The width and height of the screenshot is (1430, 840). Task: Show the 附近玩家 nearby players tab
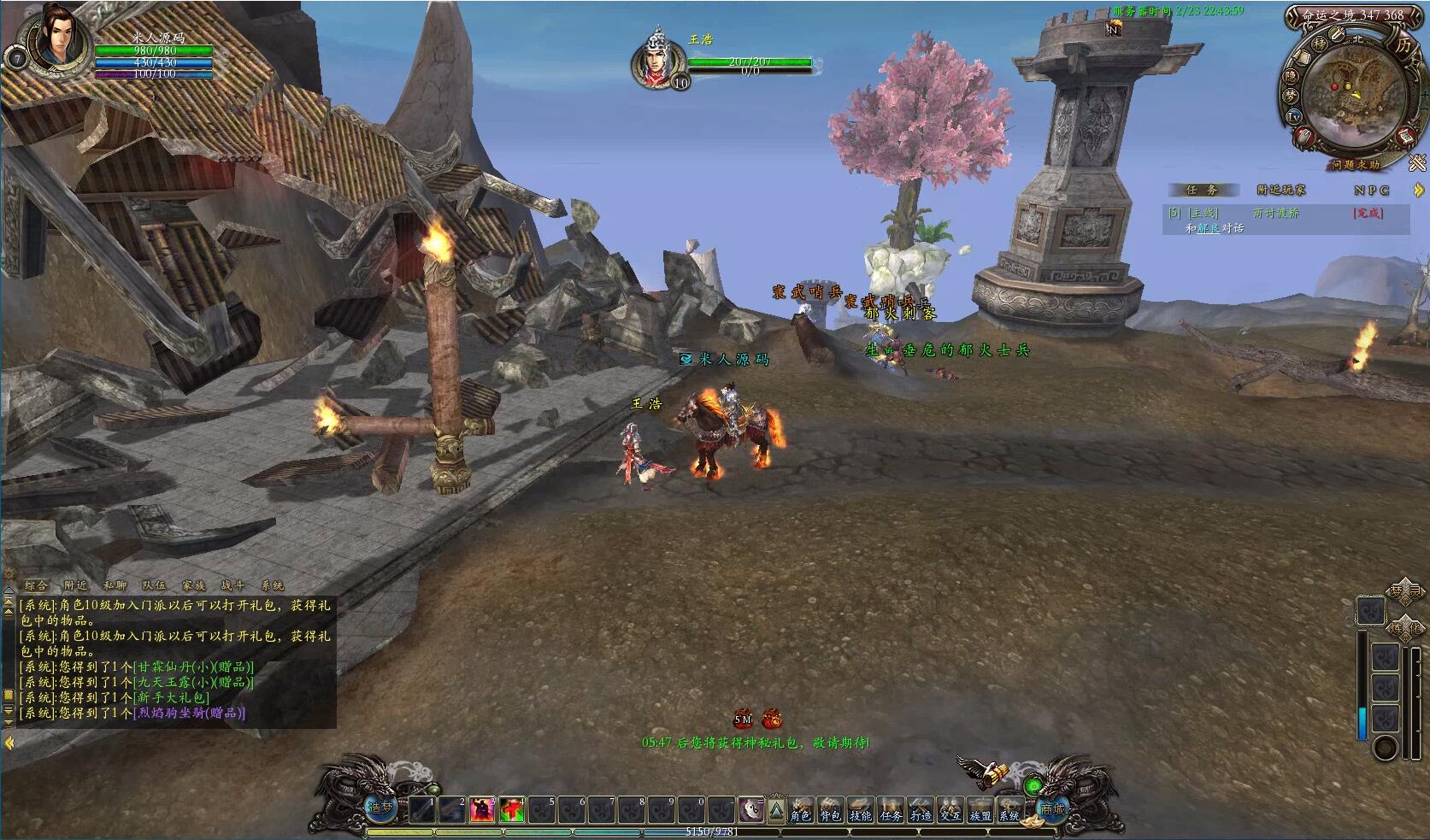coord(1280,190)
